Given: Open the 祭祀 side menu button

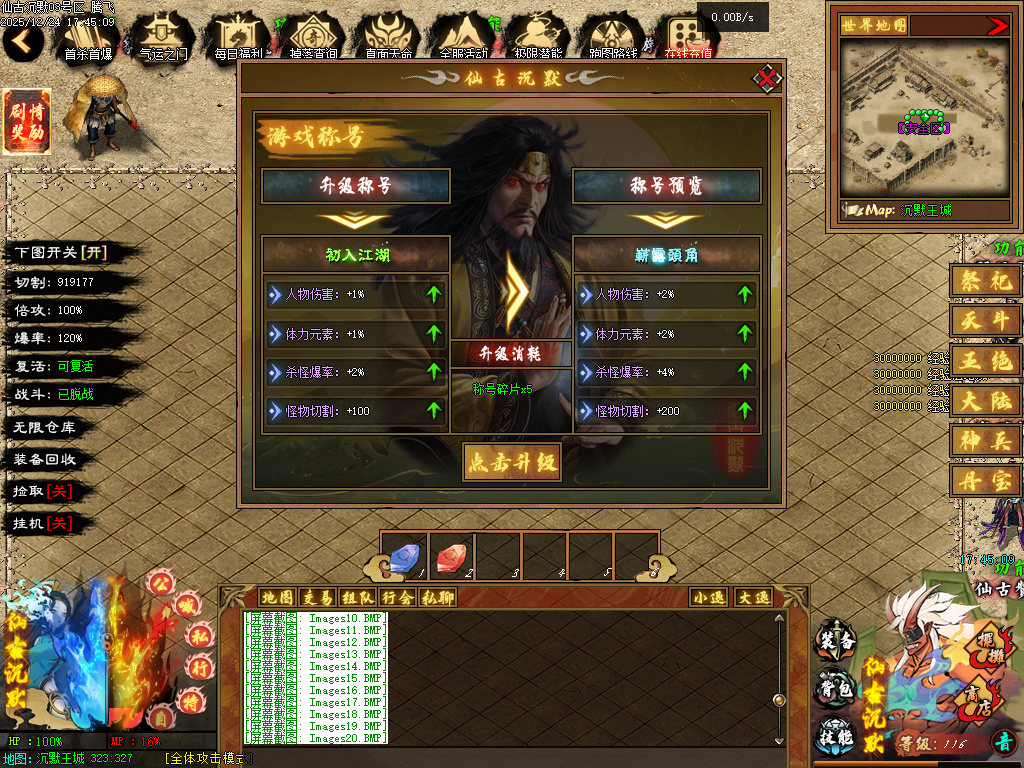Looking at the screenshot, I should [986, 281].
